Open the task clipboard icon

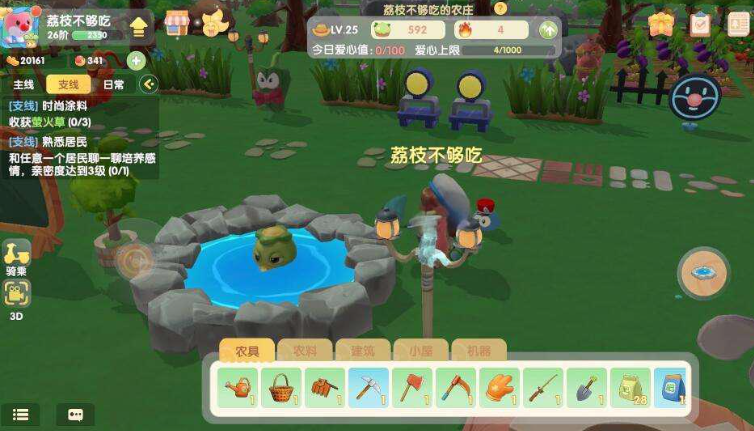(701, 24)
